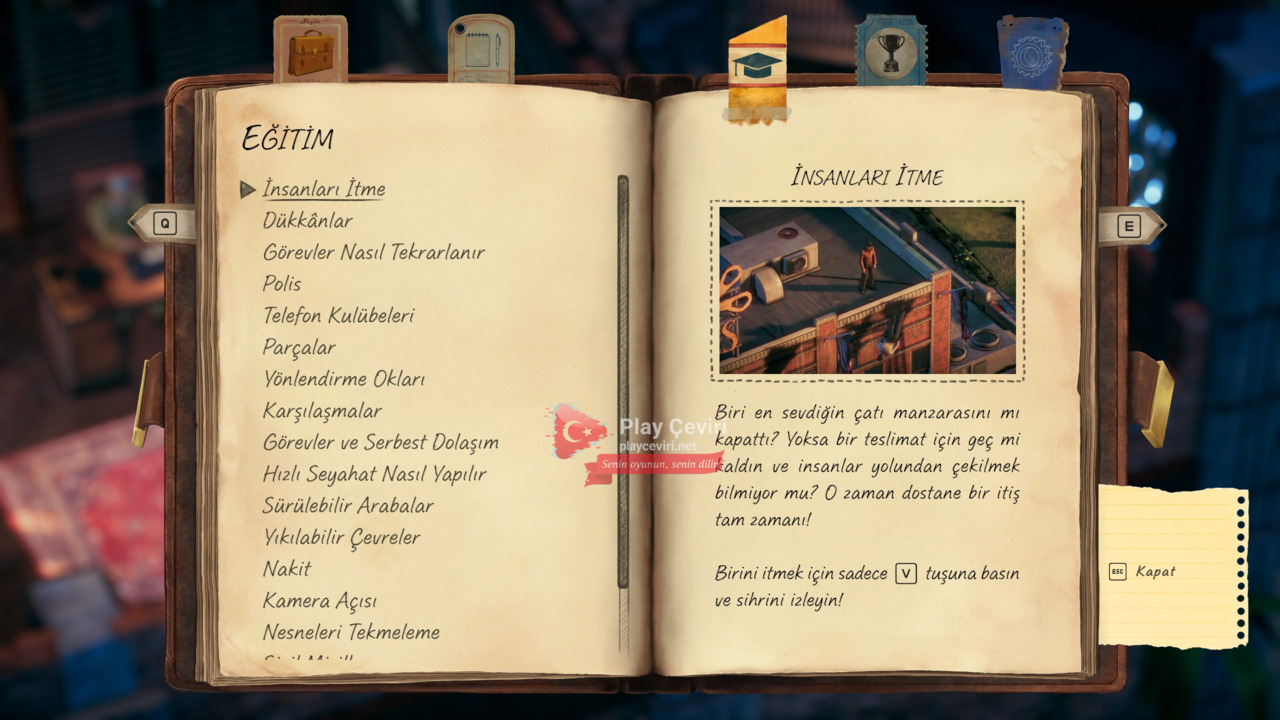Viewport: 1280px width, 720px height.
Task: Open the Yönlendirme Okları entry
Action: click(343, 379)
